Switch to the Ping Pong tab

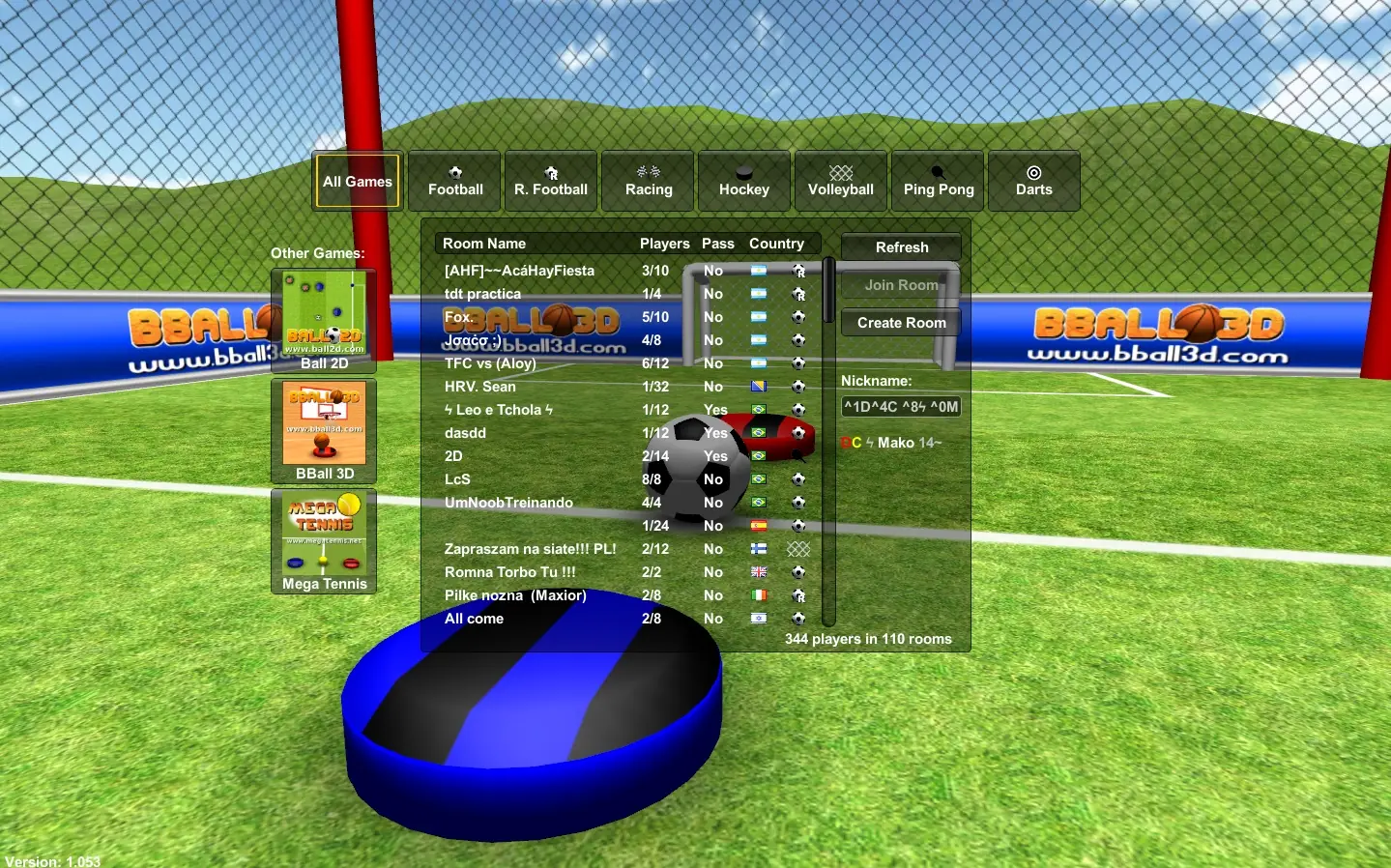coord(937,181)
